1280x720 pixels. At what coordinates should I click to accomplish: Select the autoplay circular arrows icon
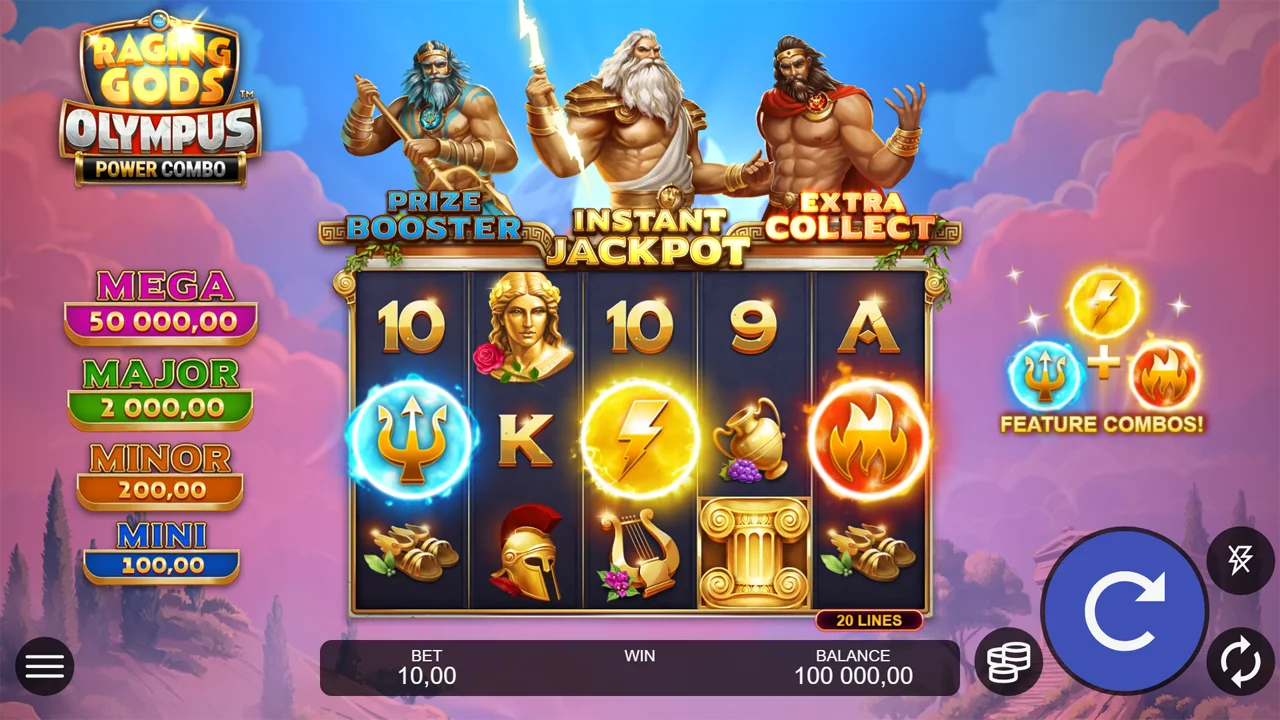[x=1240, y=662]
